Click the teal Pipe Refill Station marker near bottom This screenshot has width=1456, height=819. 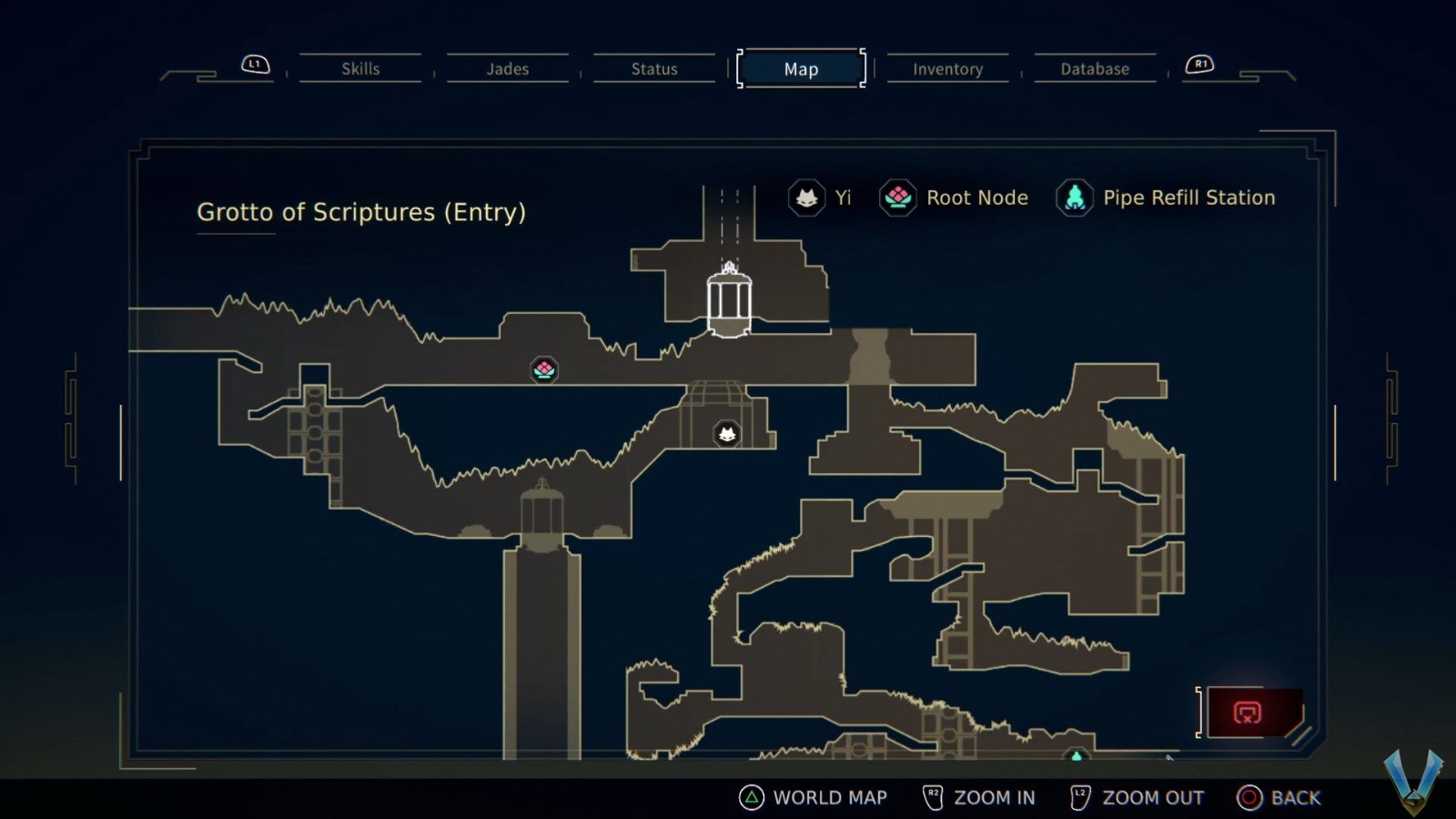1077,754
